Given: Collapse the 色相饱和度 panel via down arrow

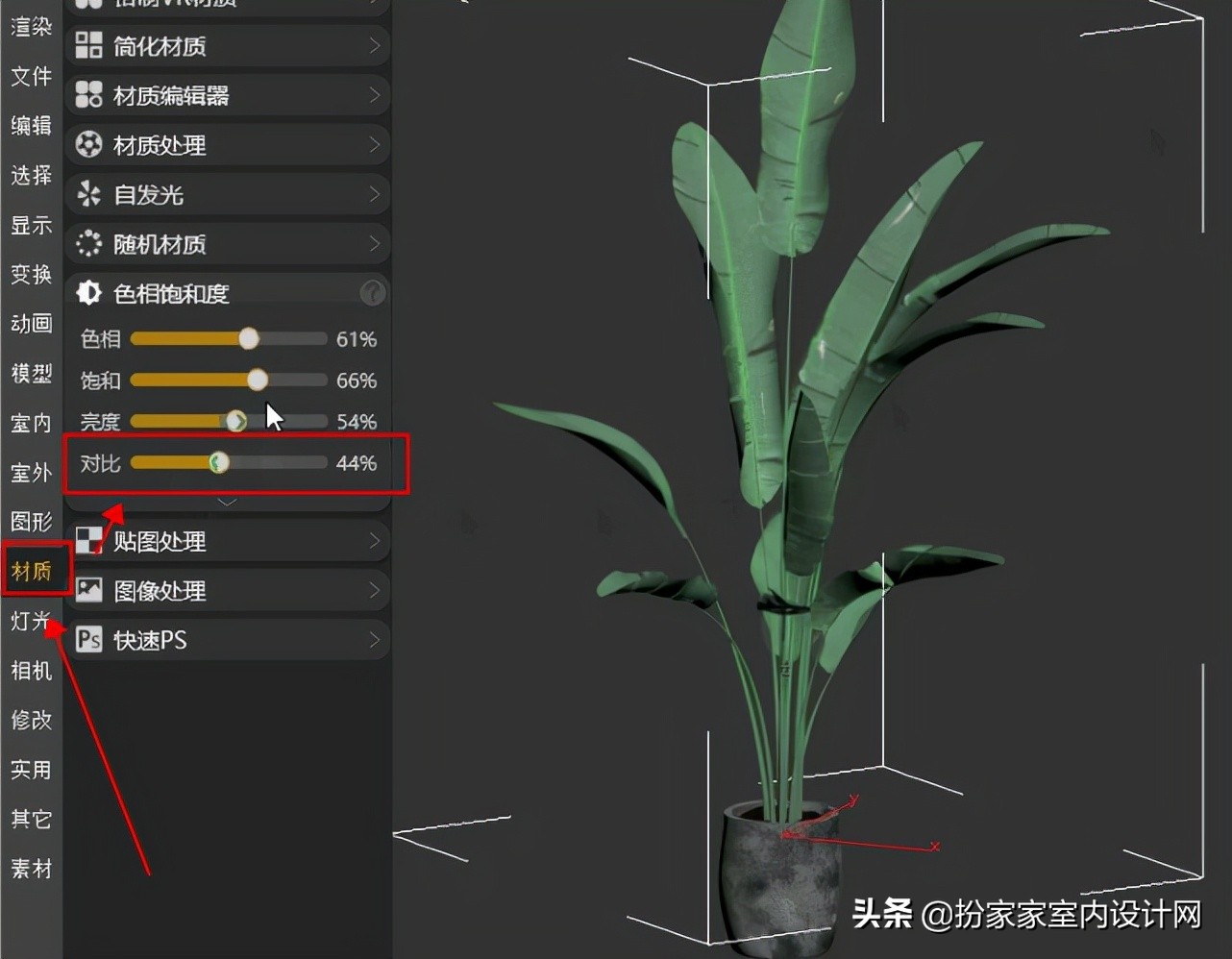Looking at the screenshot, I should click(228, 500).
